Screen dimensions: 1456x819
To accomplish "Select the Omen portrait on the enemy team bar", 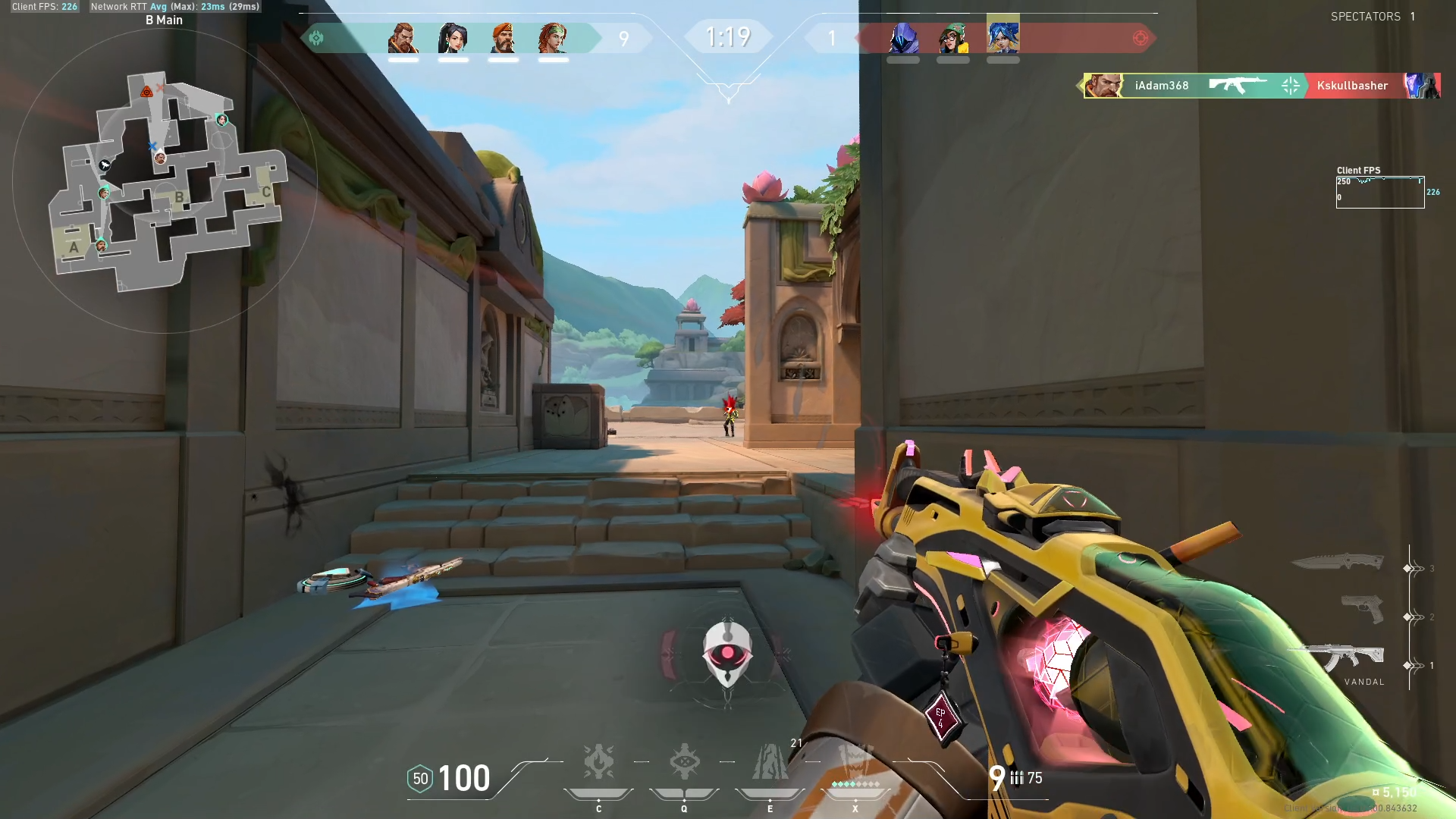I will pos(904,37).
